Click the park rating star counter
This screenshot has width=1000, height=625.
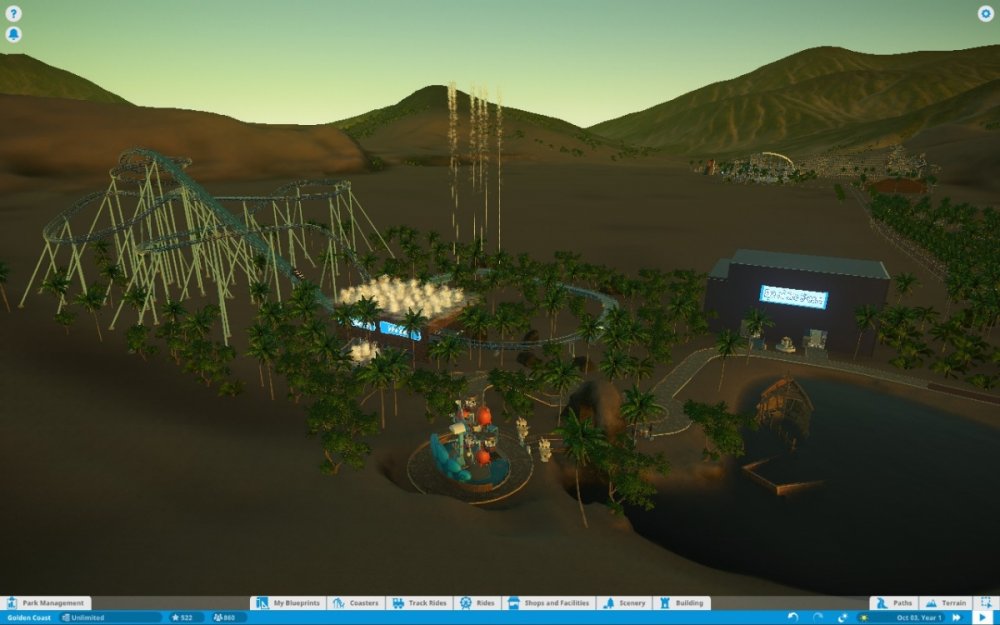point(186,617)
